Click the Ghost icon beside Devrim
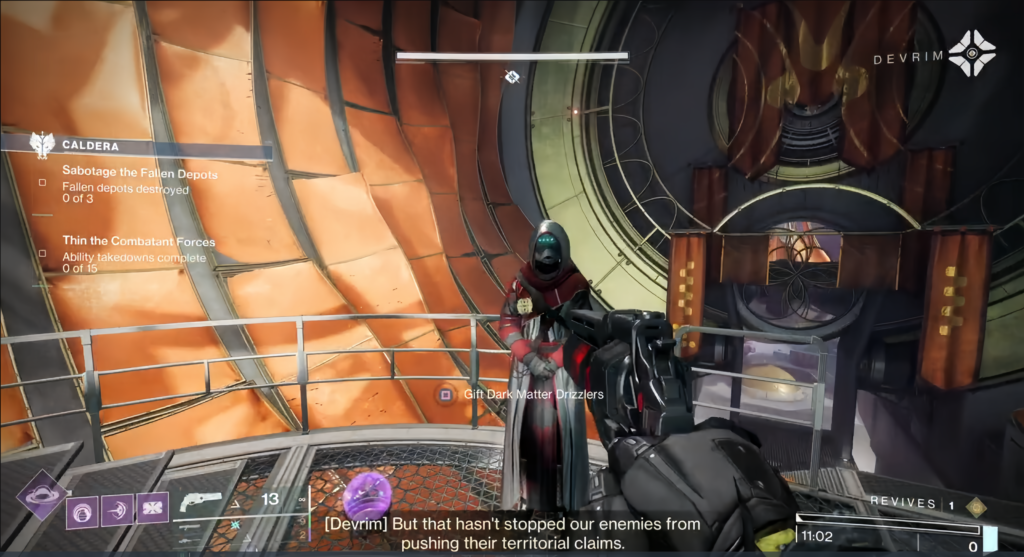The image size is (1024, 557). coord(973,53)
